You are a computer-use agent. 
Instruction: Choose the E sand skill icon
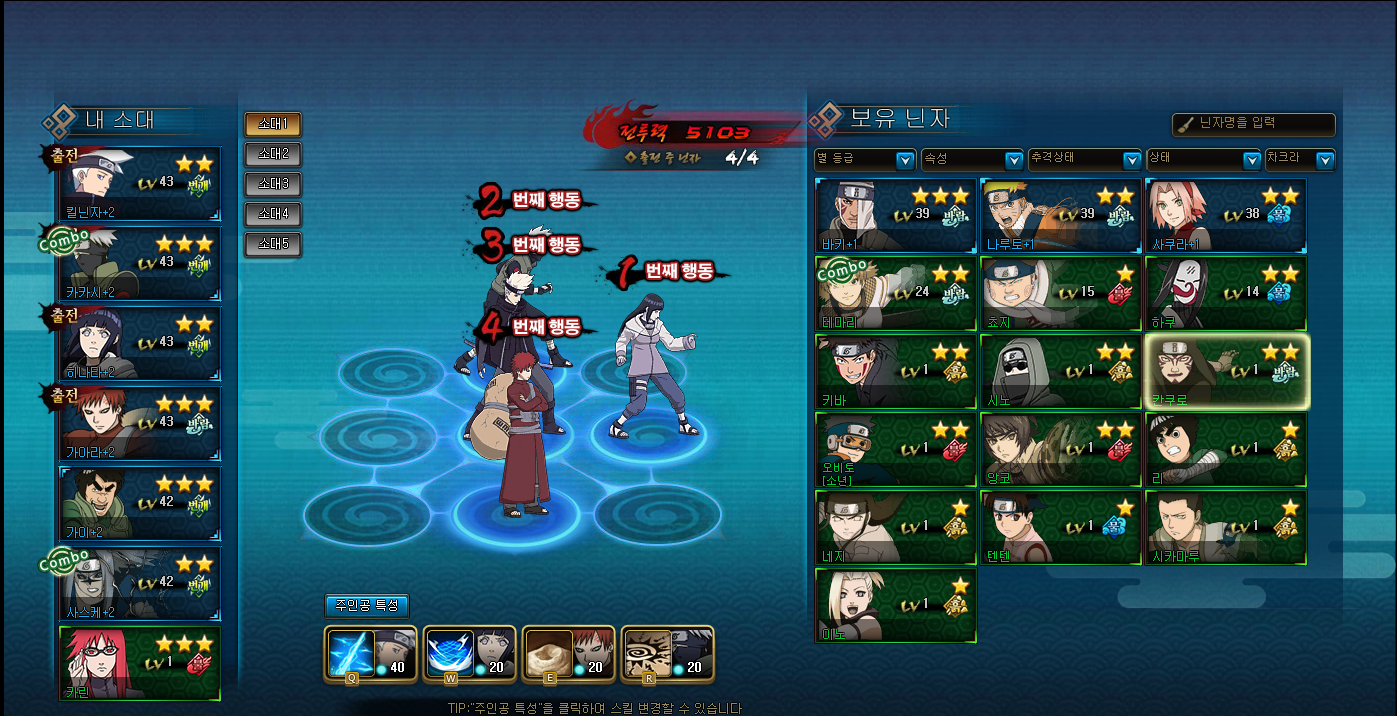pos(548,654)
